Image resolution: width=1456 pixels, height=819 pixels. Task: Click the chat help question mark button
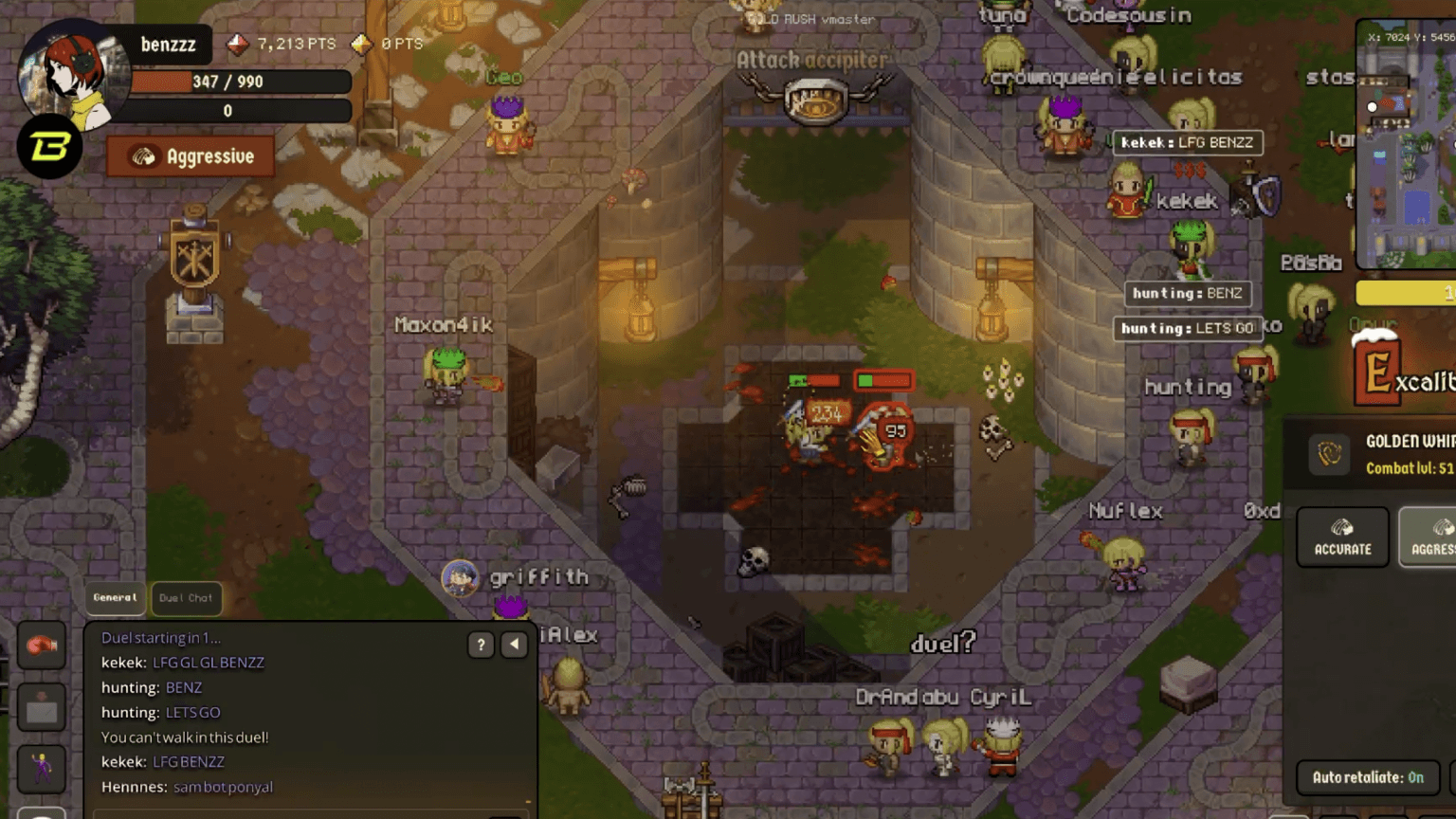pos(480,645)
